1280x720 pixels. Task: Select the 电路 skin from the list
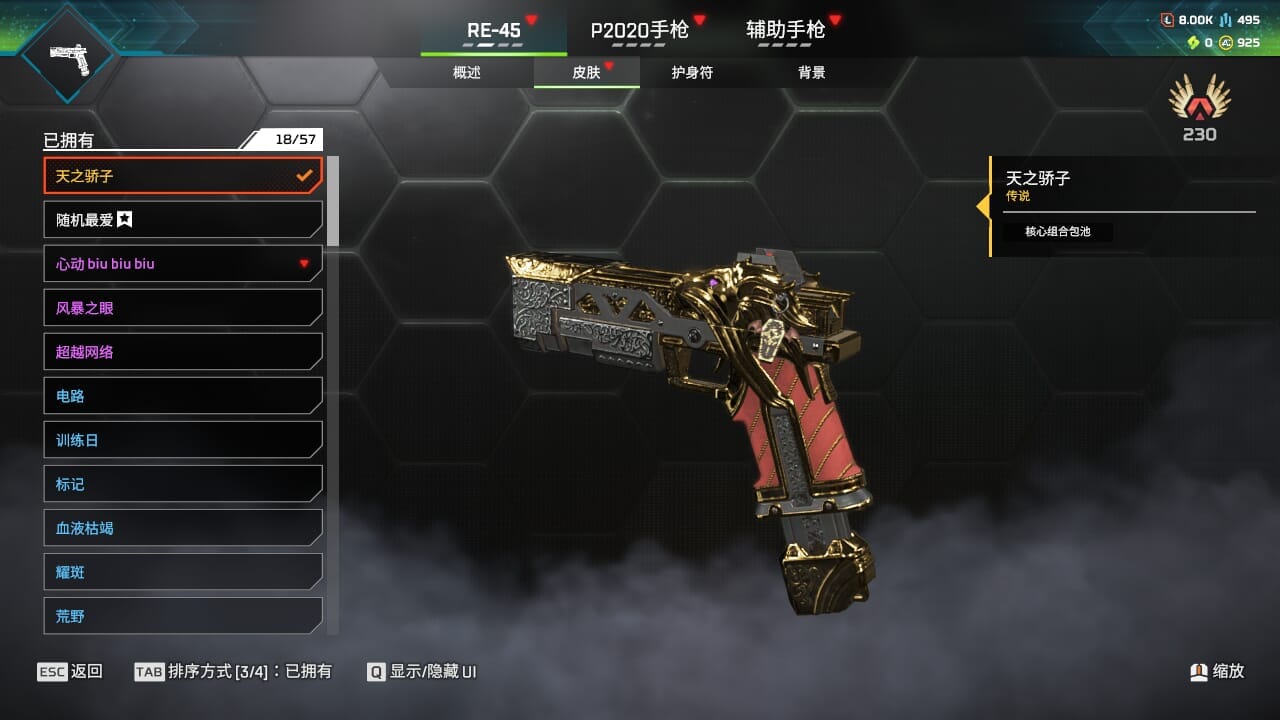(x=183, y=396)
